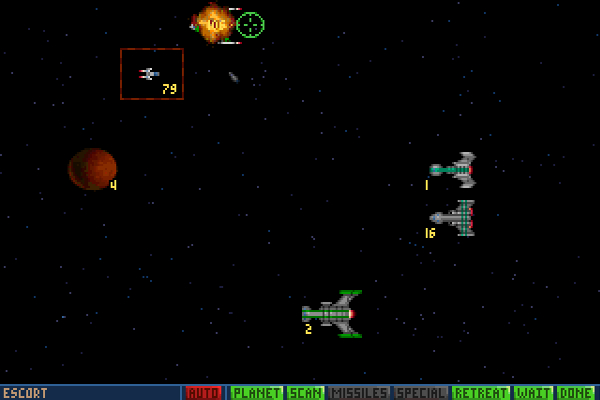Image resolution: width=600 pixels, height=400 pixels.
Task: Choose WAIT for this ship
Action: click(x=533, y=393)
